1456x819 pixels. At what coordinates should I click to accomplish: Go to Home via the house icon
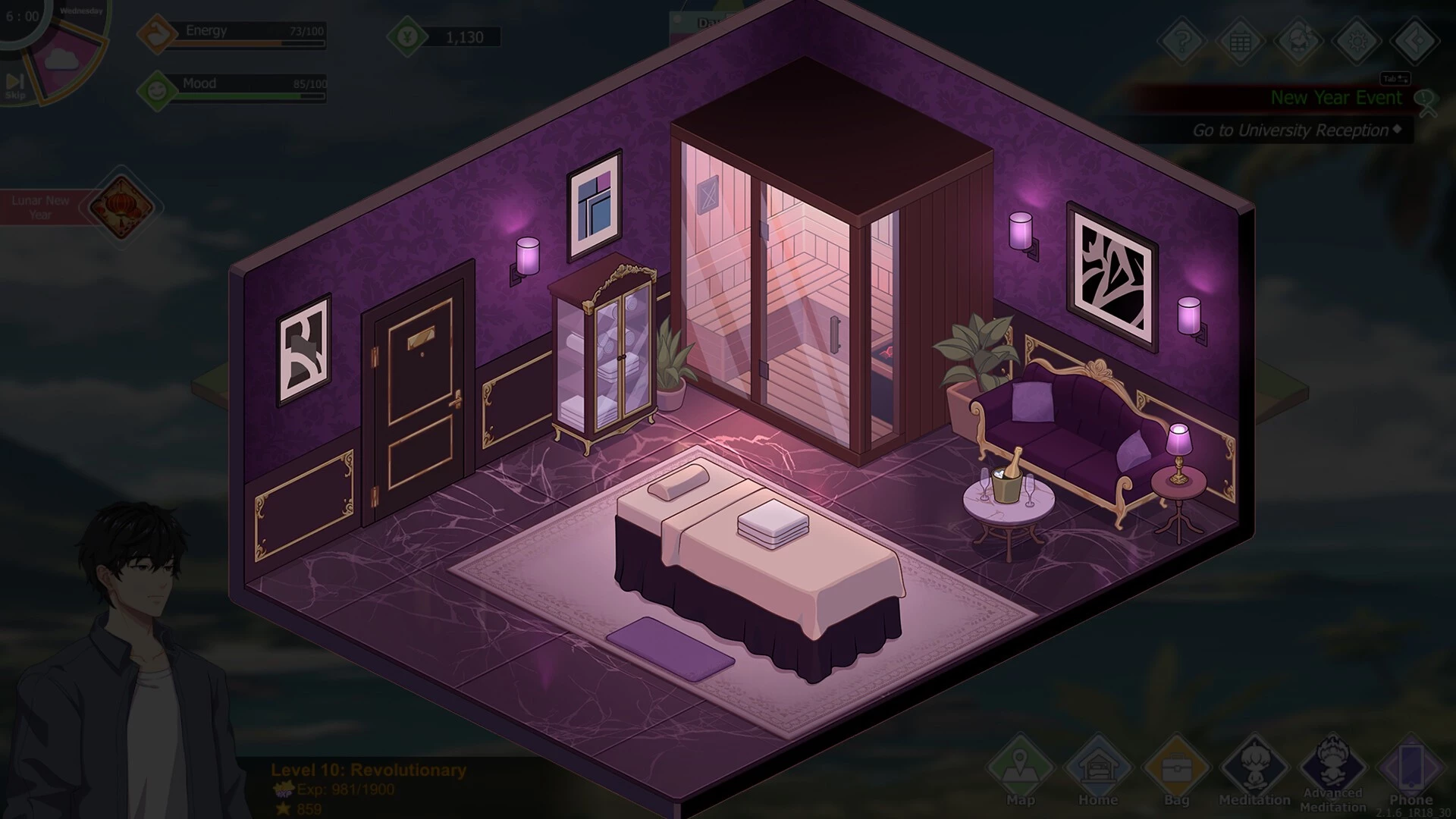[1098, 767]
